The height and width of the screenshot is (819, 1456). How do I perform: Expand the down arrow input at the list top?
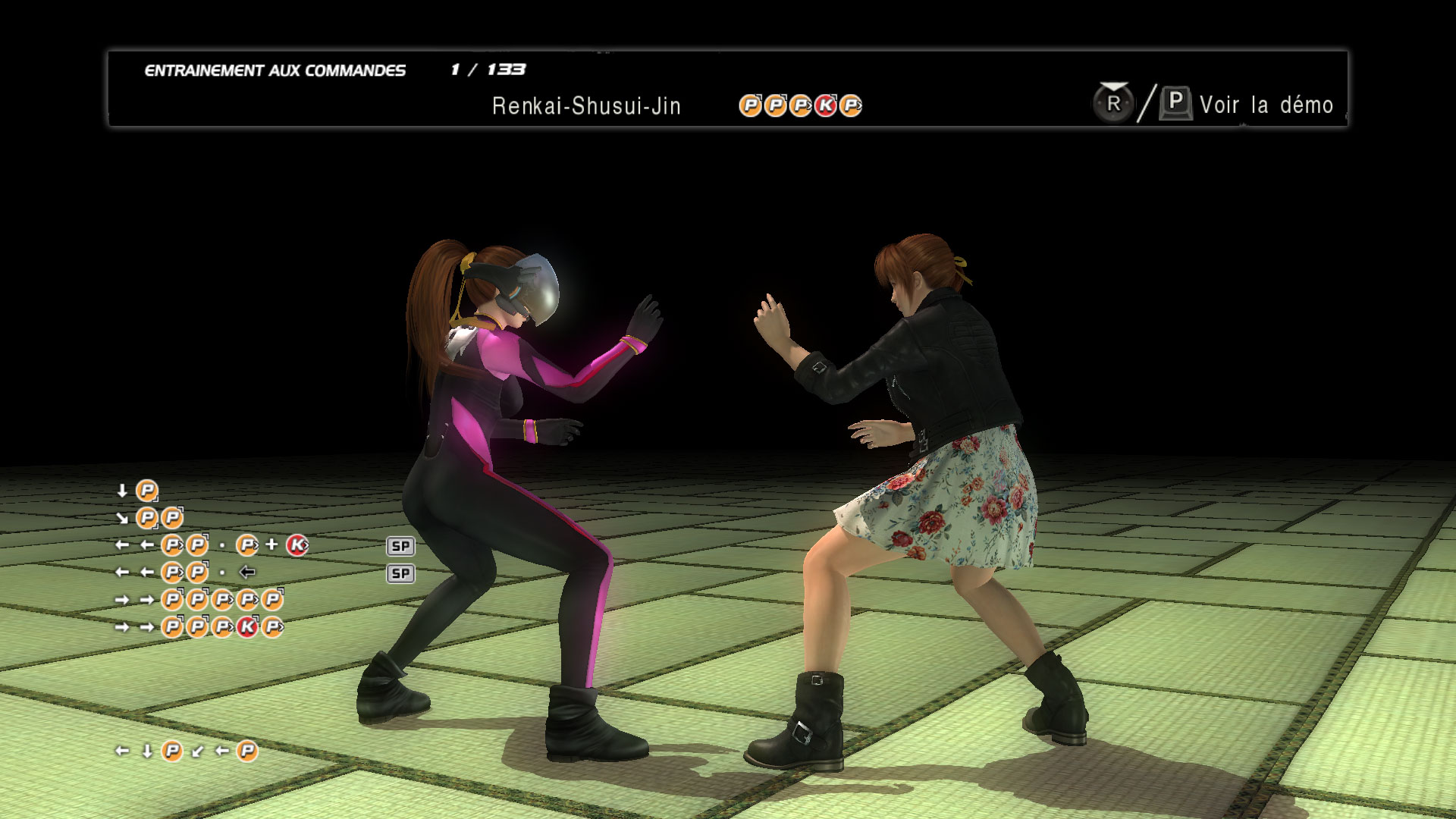pos(123,491)
